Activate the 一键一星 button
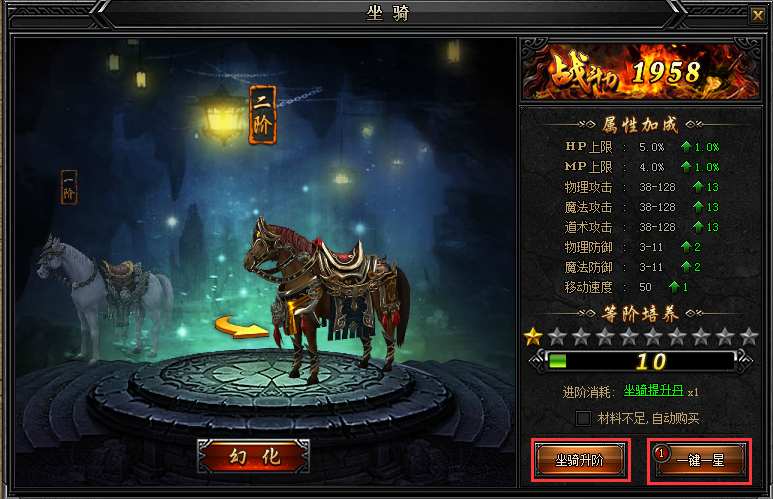The width and height of the screenshot is (773, 499). click(699, 460)
